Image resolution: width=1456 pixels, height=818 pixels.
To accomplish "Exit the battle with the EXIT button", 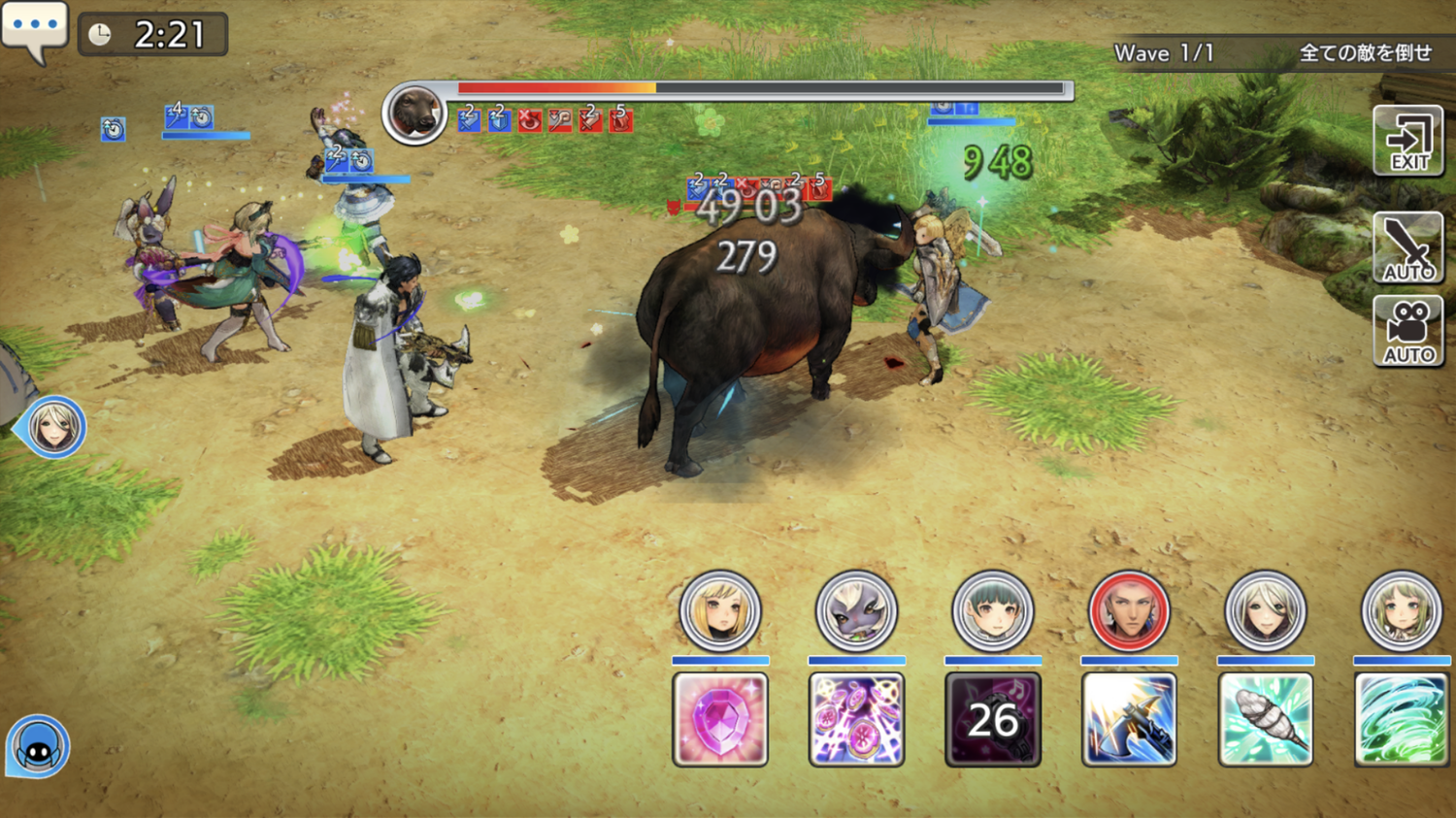I will click(x=1407, y=142).
